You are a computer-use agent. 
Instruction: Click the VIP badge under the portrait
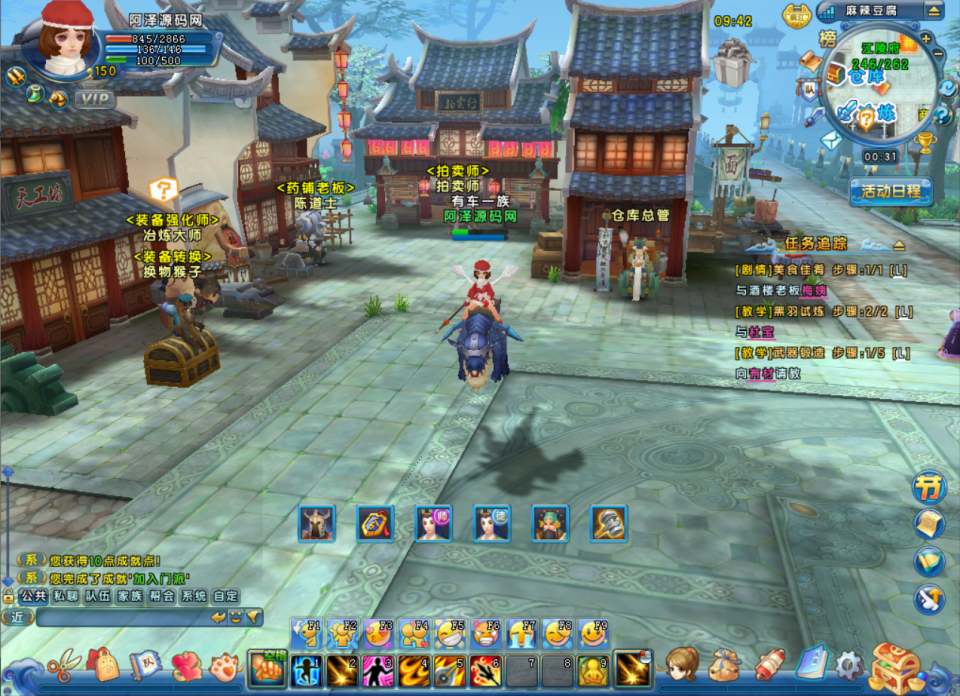coord(94,98)
